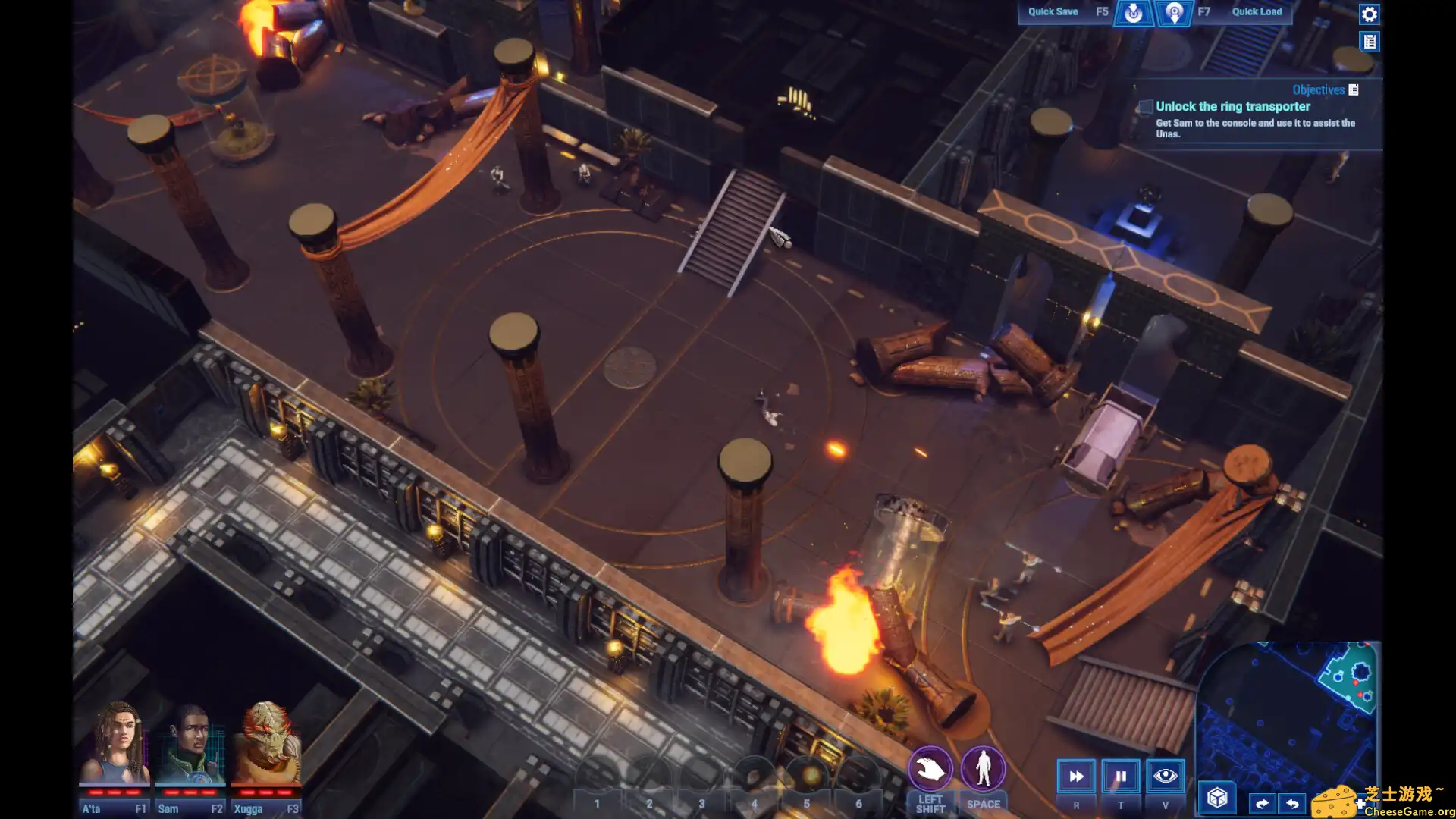Image resolution: width=1456 pixels, height=819 pixels.
Task: Click the rotate camera right arrow icon
Action: (1263, 803)
